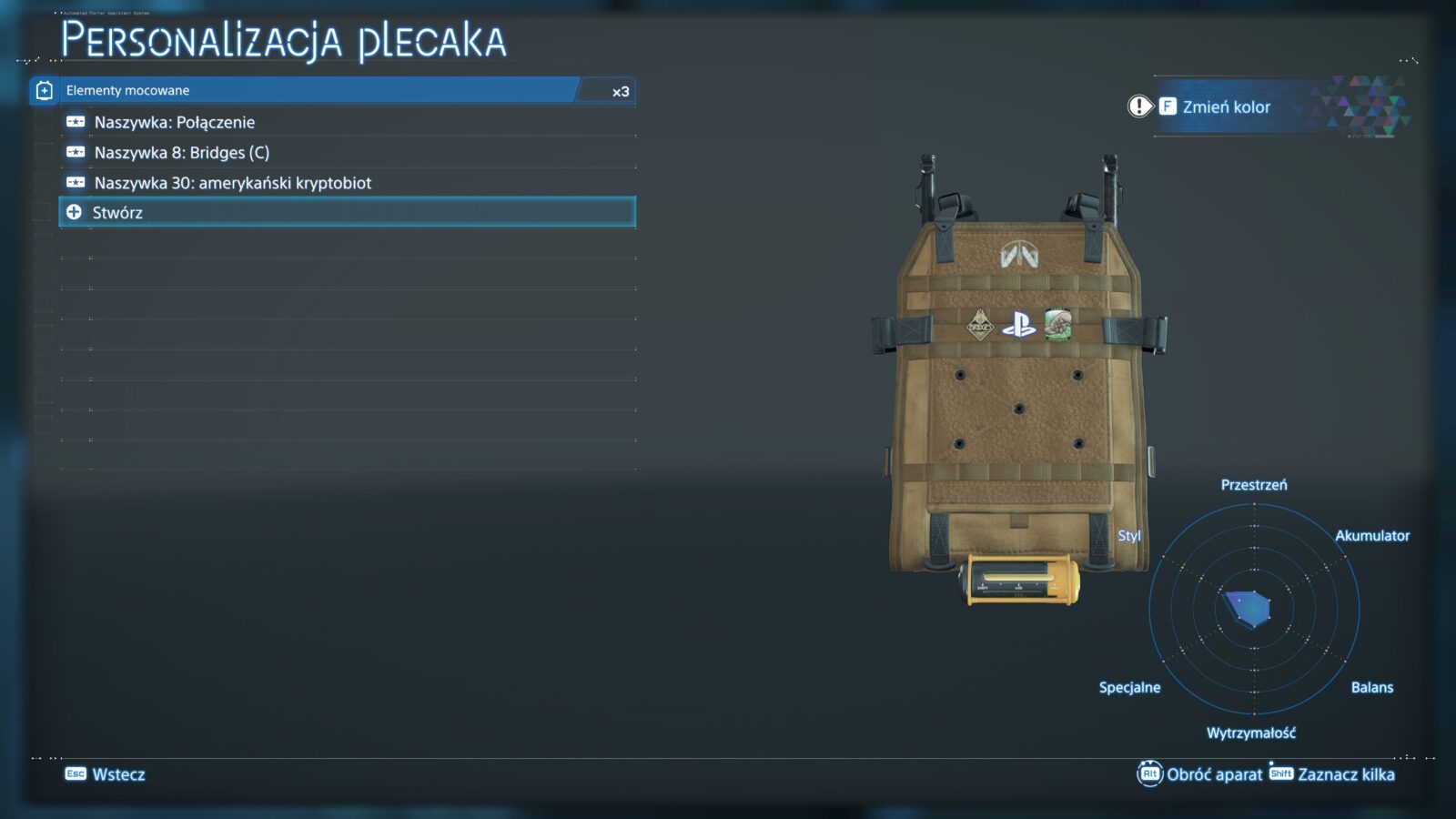The image size is (1456, 819).
Task: Select the Naszywka: Połączenie patch entry
Action: point(175,122)
